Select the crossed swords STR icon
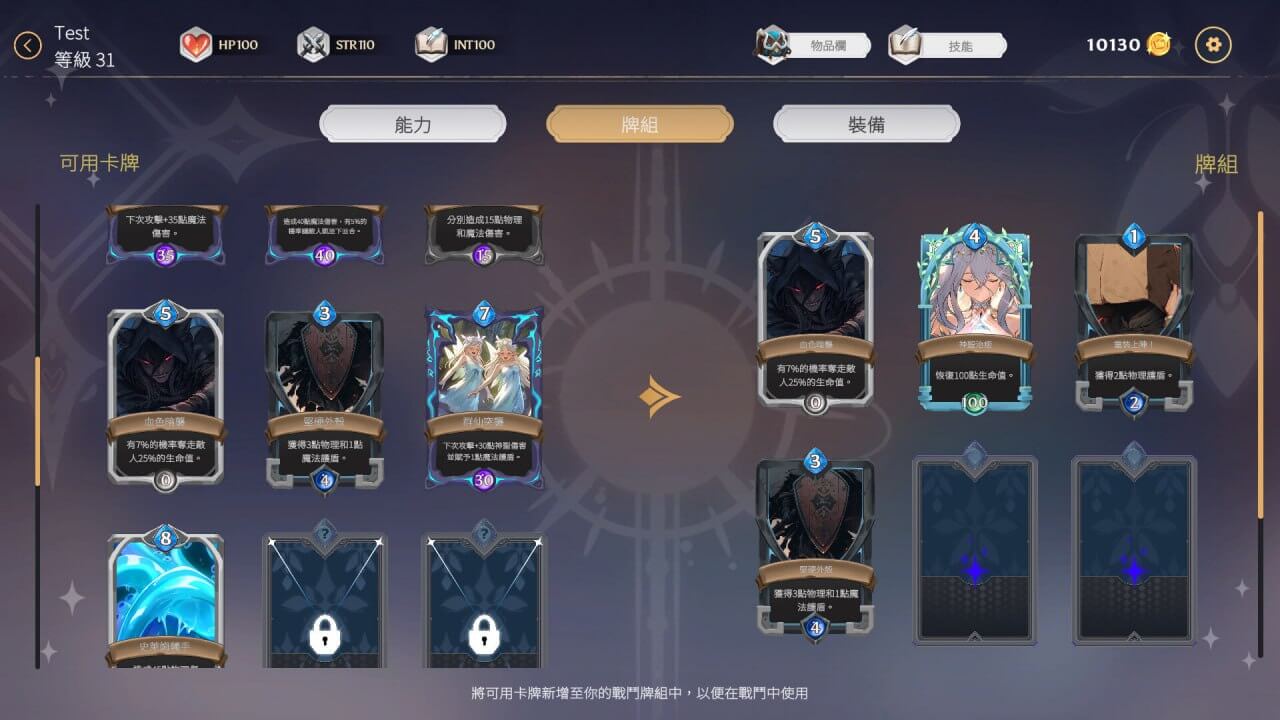 tap(313, 44)
